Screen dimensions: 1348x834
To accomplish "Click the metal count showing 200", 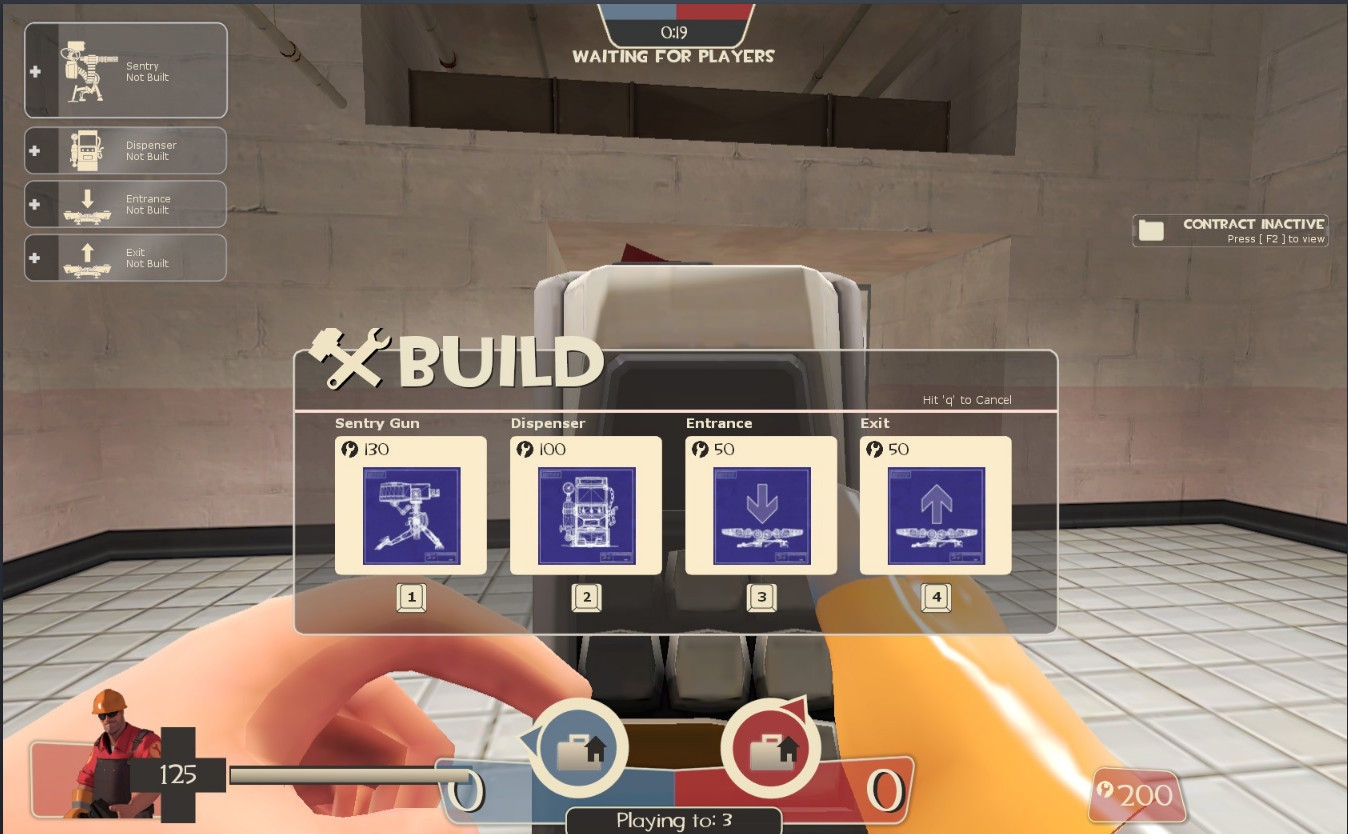I will tap(1138, 795).
